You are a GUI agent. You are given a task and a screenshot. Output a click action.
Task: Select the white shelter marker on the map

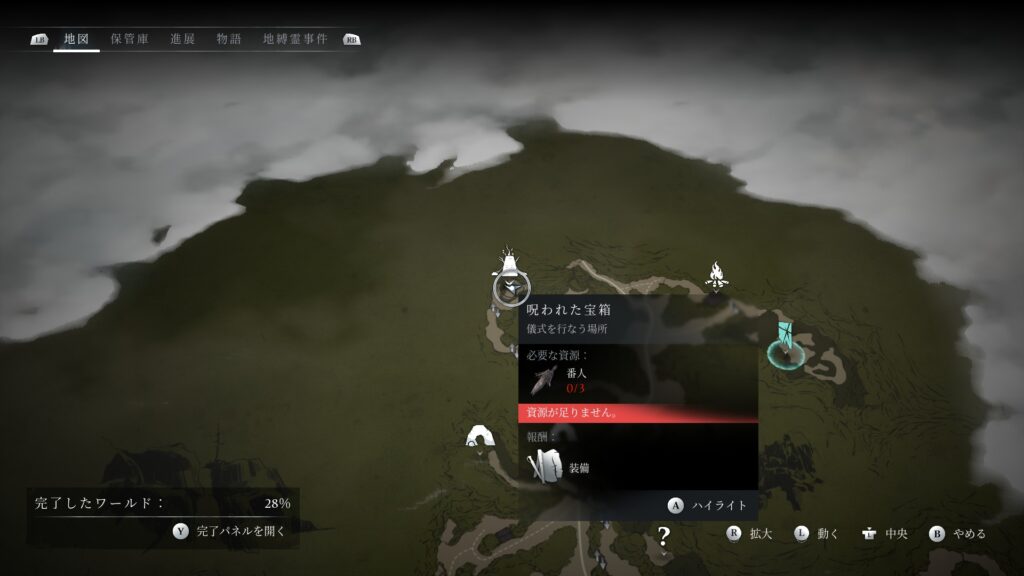coord(481,436)
